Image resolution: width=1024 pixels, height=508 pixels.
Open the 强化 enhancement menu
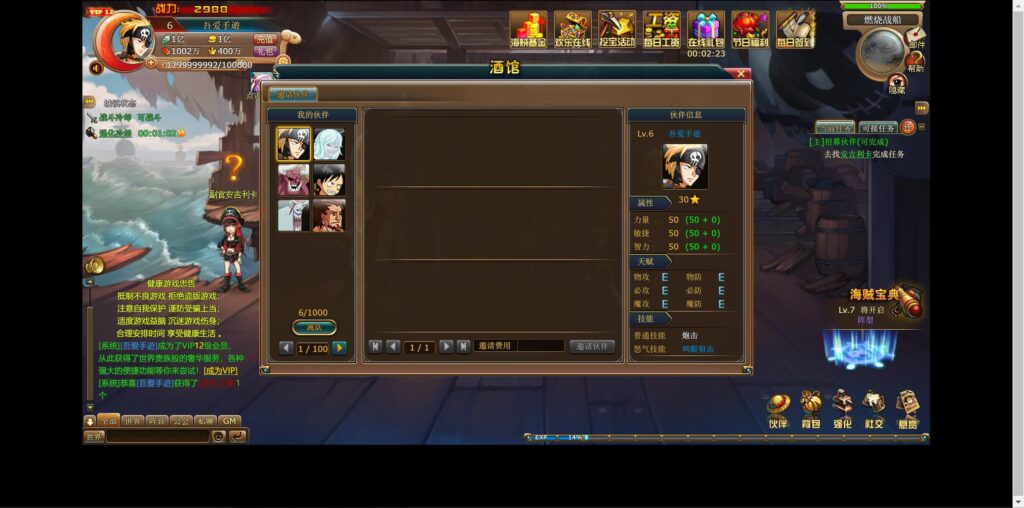point(842,410)
